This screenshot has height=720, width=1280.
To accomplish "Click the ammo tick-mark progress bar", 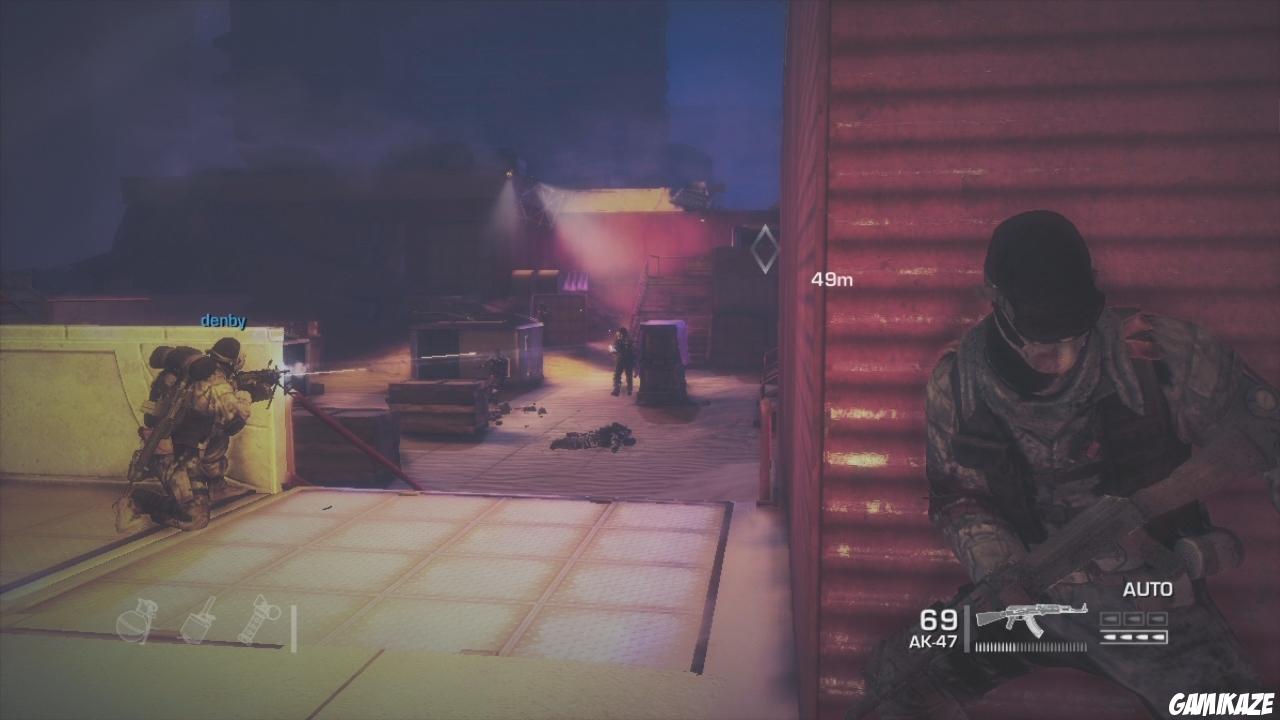I will (1030, 648).
